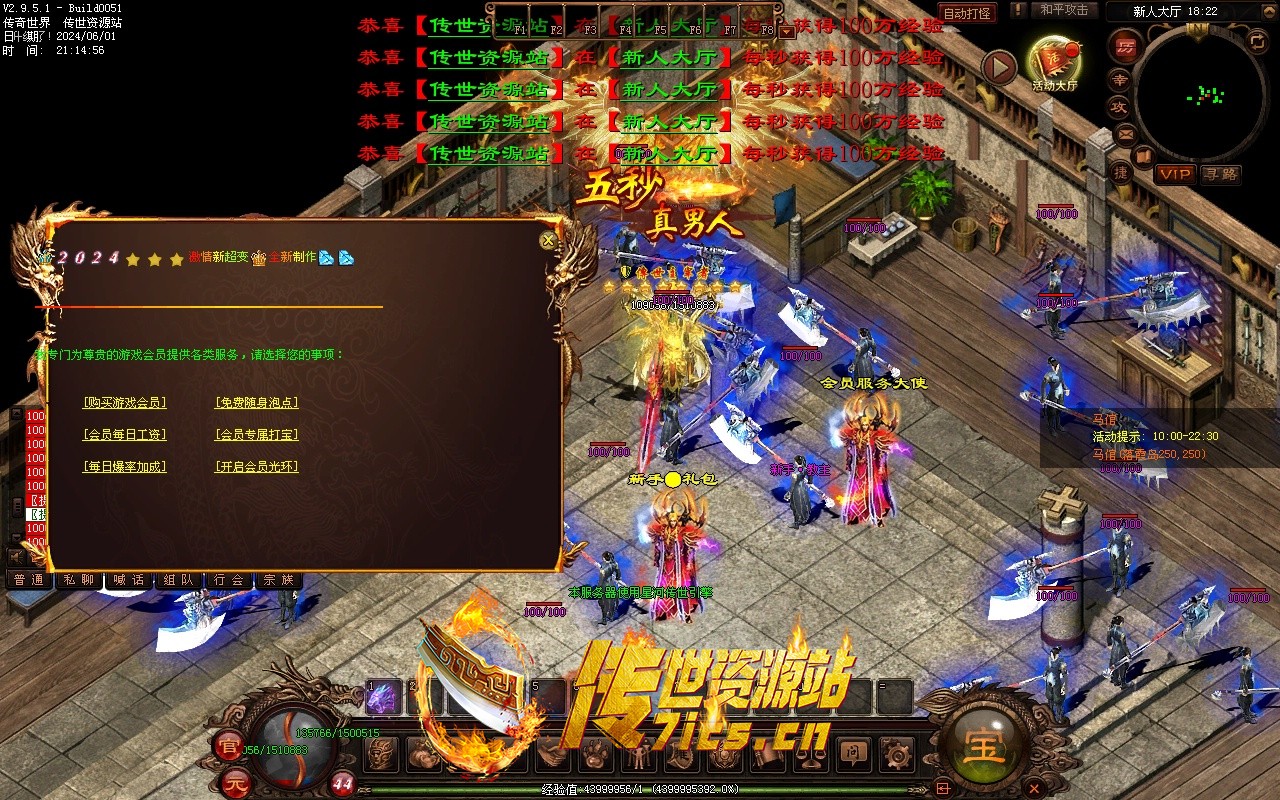Select the 行会 guild chat tab
This screenshot has width=1280, height=800.
coord(229,580)
